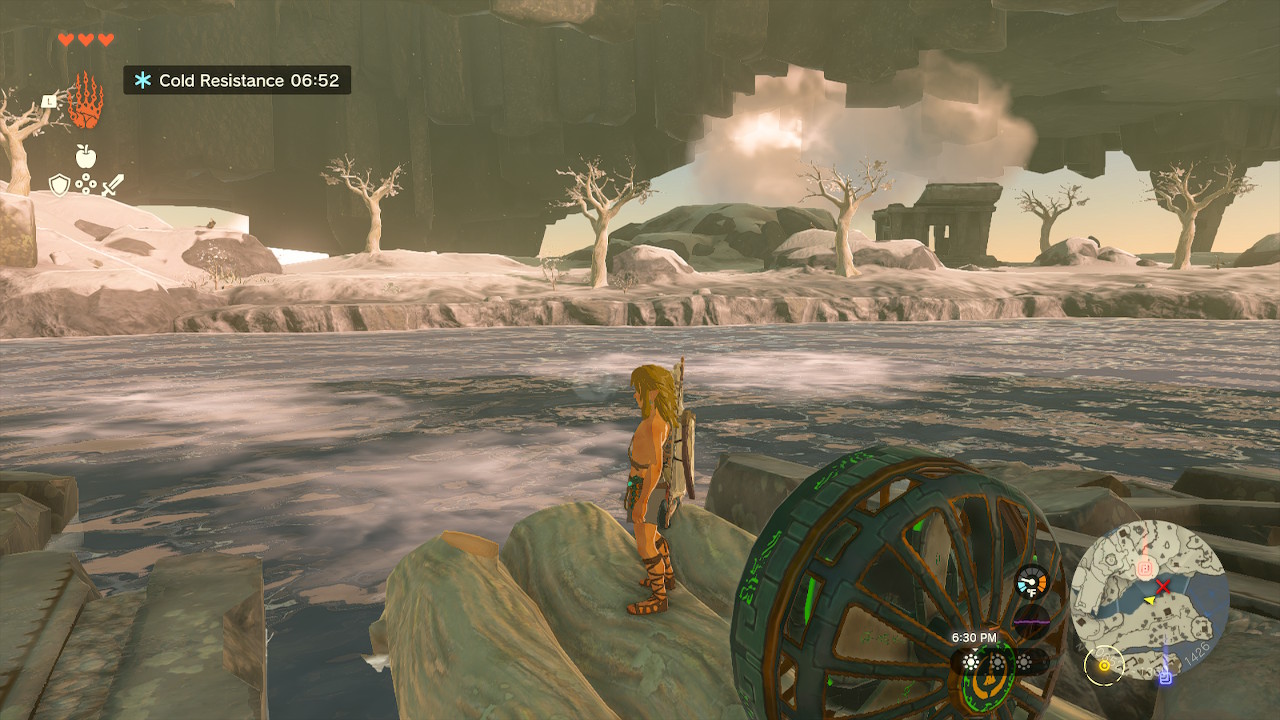The height and width of the screenshot is (720, 1280).
Task: Select the apple quick-item icon
Action: click(85, 156)
